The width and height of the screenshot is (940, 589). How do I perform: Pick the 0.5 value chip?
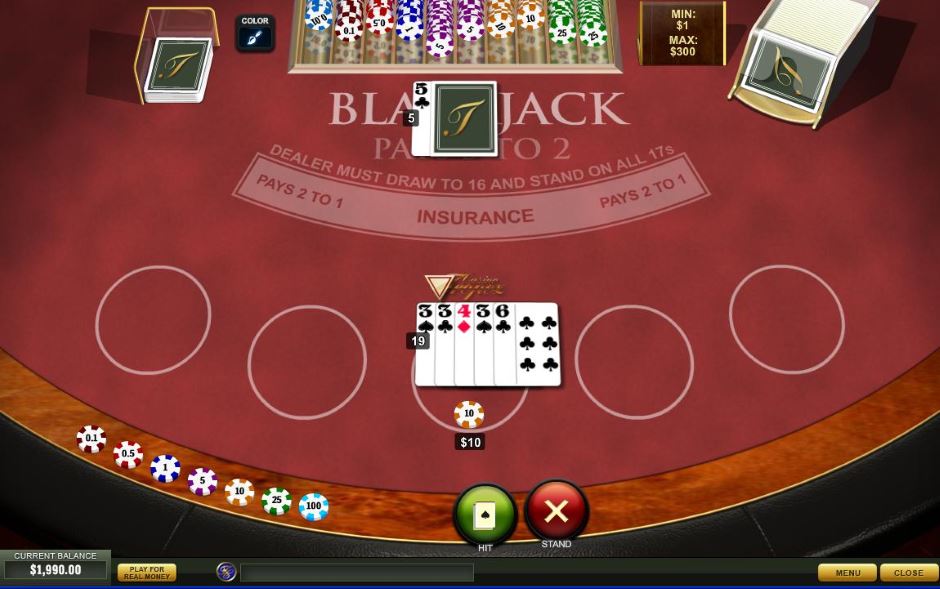pos(128,455)
